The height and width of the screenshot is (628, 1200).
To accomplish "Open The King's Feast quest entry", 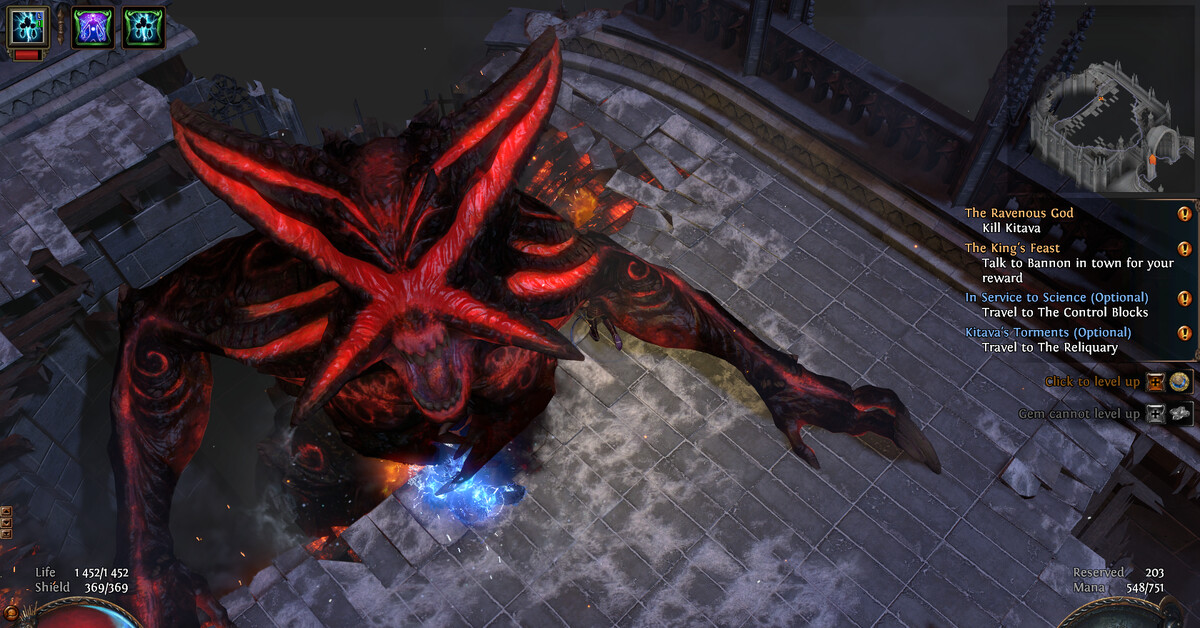I will click(x=1012, y=248).
